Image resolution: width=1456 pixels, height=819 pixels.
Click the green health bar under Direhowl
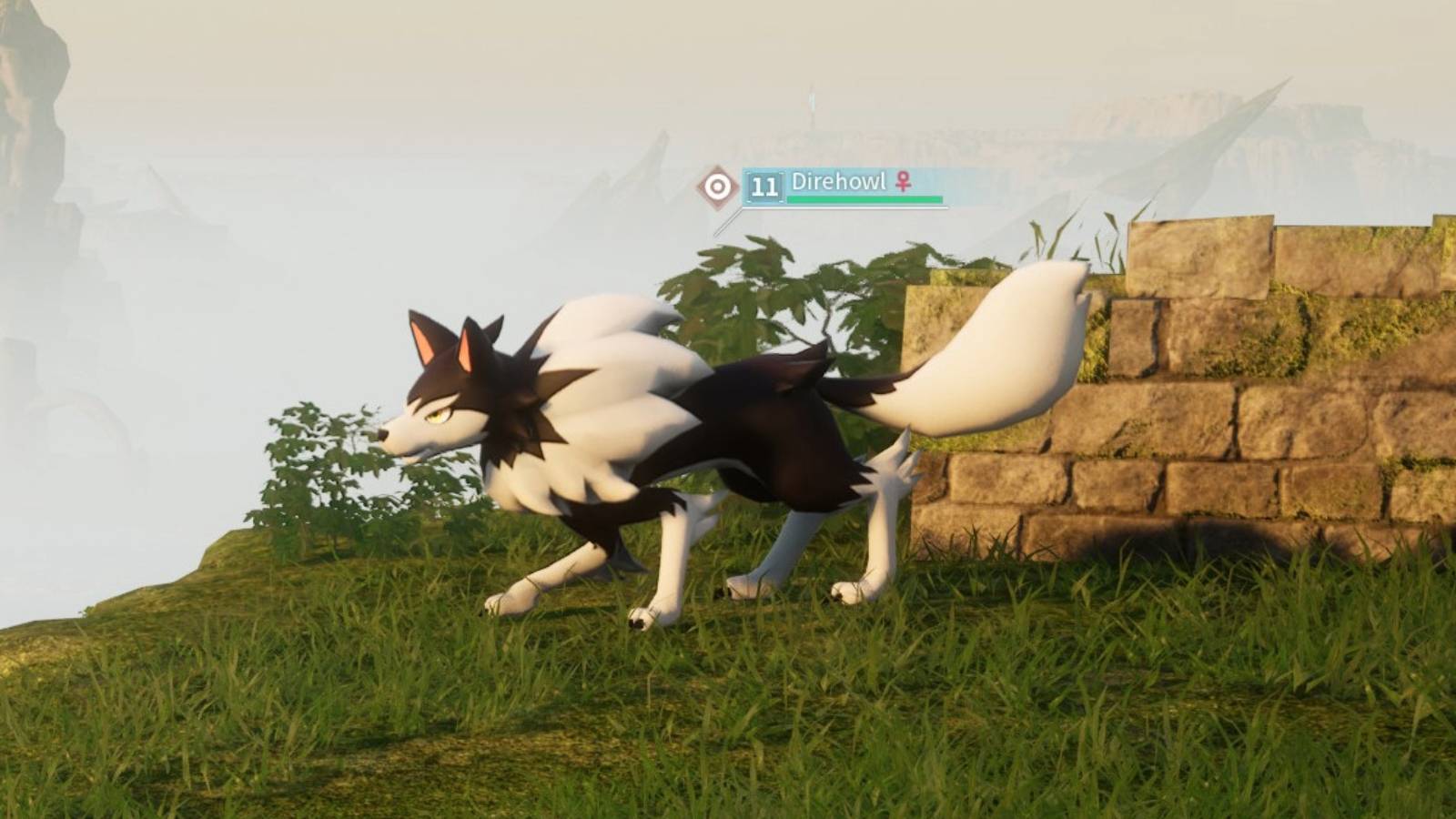coord(864,198)
